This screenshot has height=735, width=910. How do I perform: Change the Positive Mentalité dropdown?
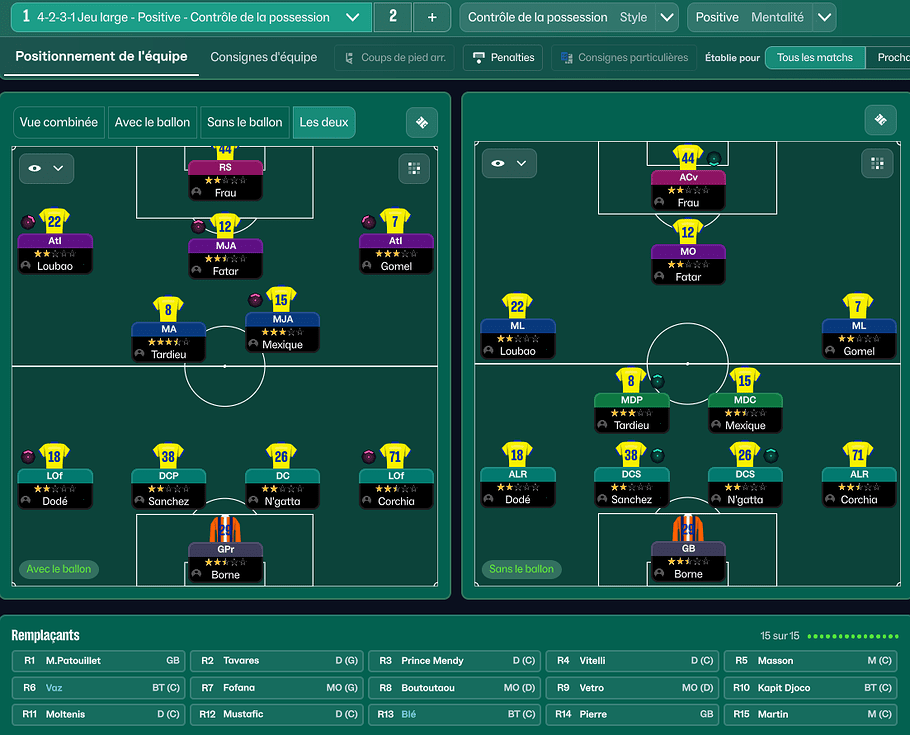[824, 17]
